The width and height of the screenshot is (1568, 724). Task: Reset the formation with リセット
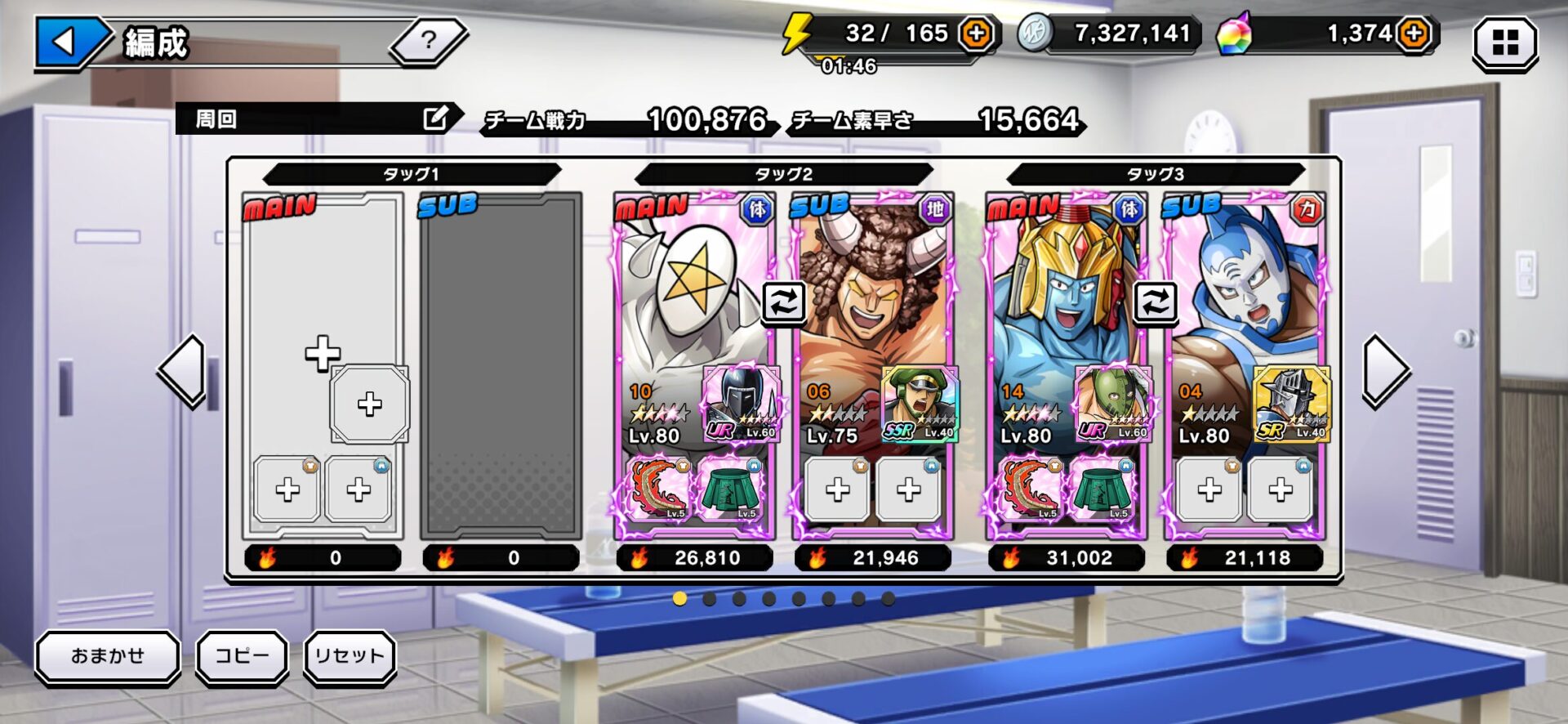pyautogui.click(x=350, y=656)
